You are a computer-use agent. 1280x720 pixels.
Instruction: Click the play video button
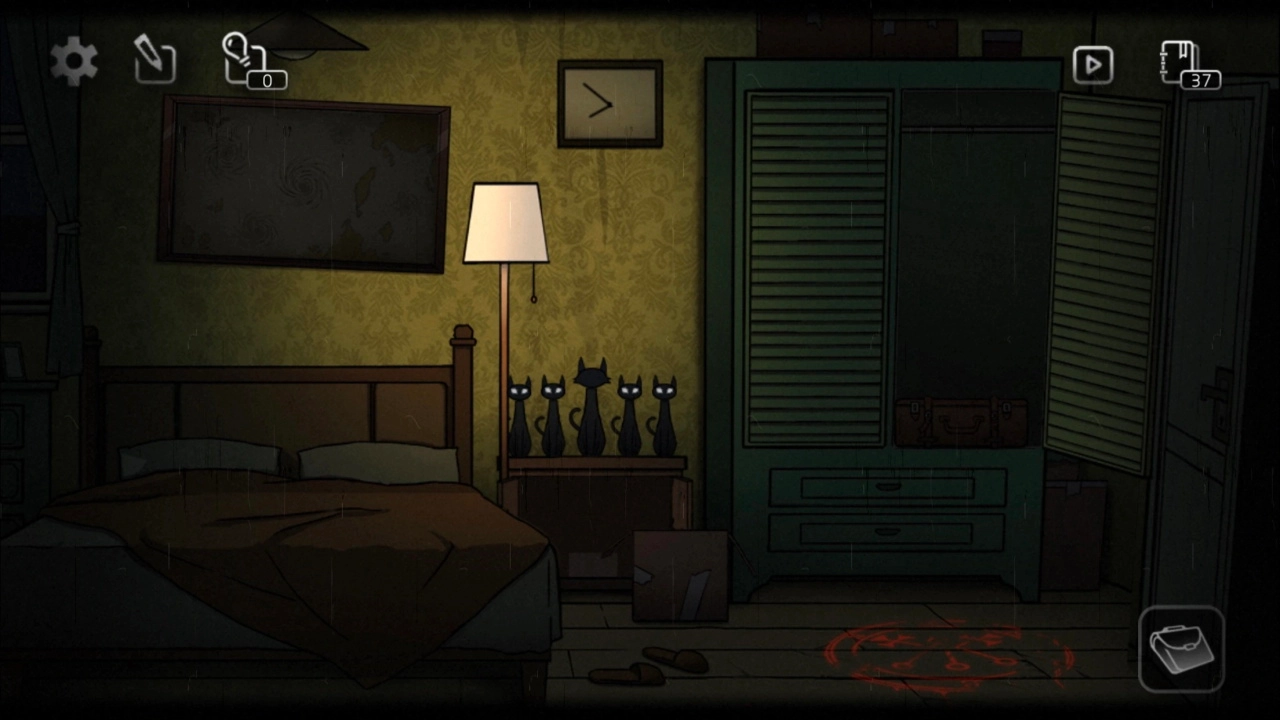point(1092,65)
